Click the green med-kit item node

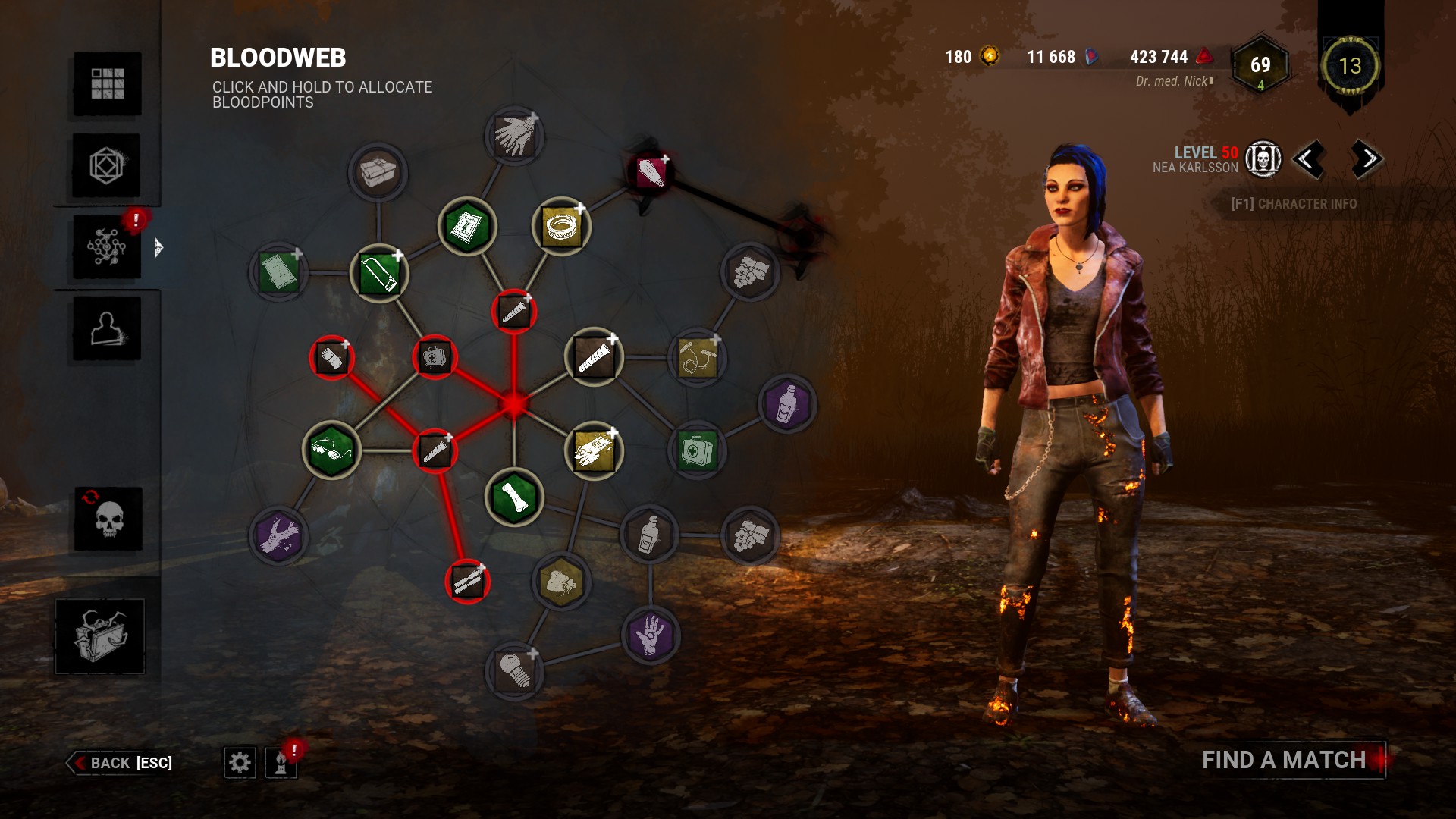click(696, 451)
